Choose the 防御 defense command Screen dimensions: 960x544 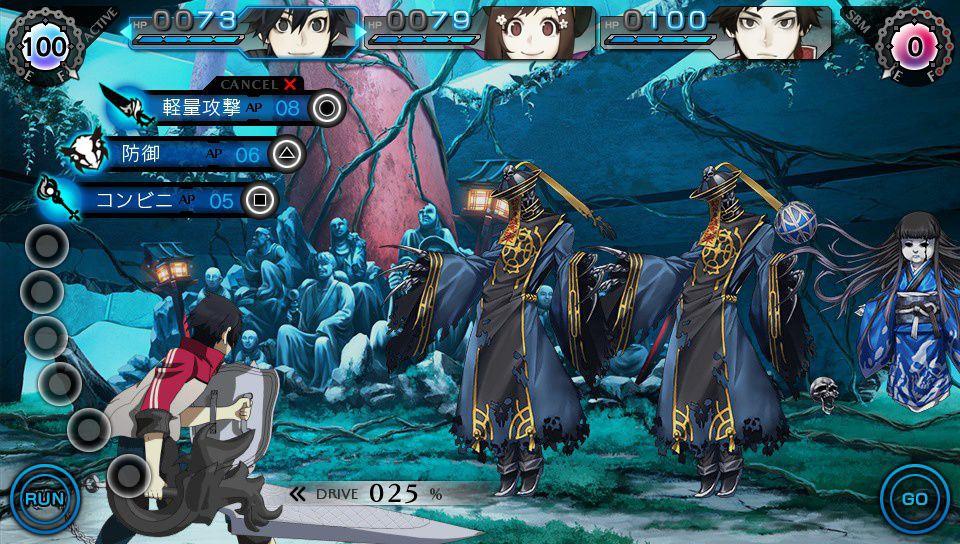pos(190,154)
